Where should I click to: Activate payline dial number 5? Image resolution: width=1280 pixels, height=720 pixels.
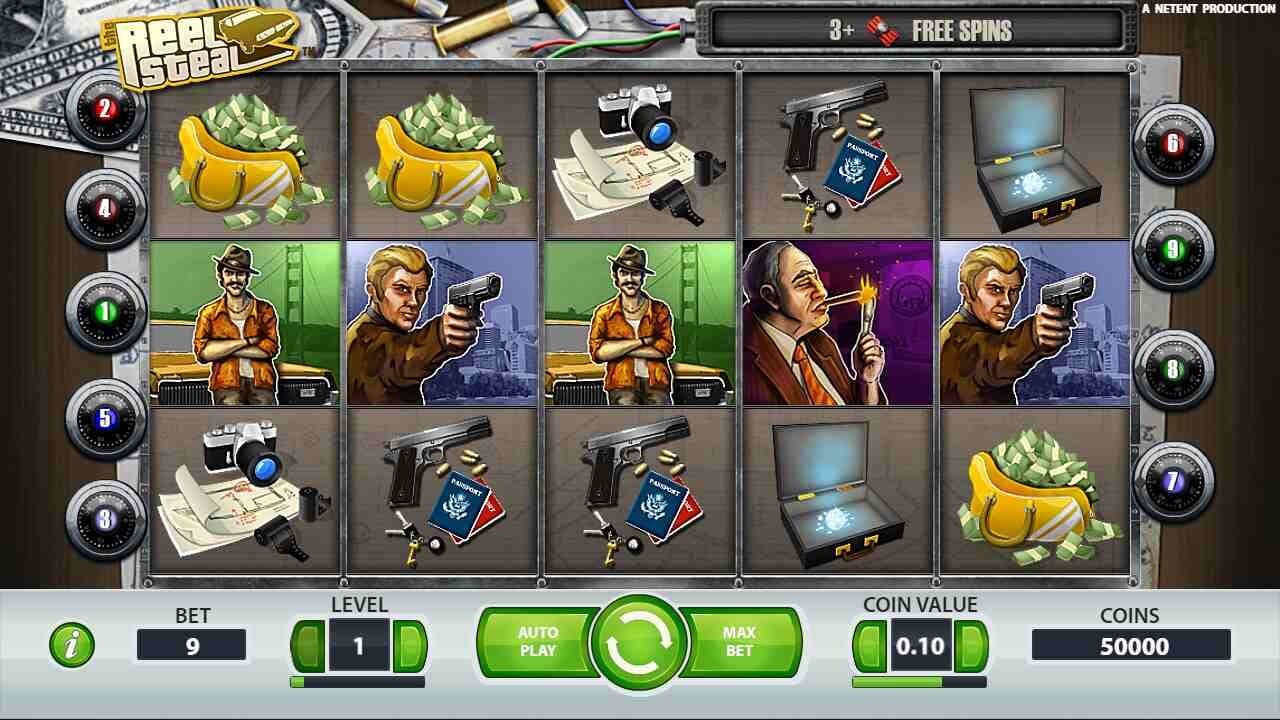coord(105,418)
